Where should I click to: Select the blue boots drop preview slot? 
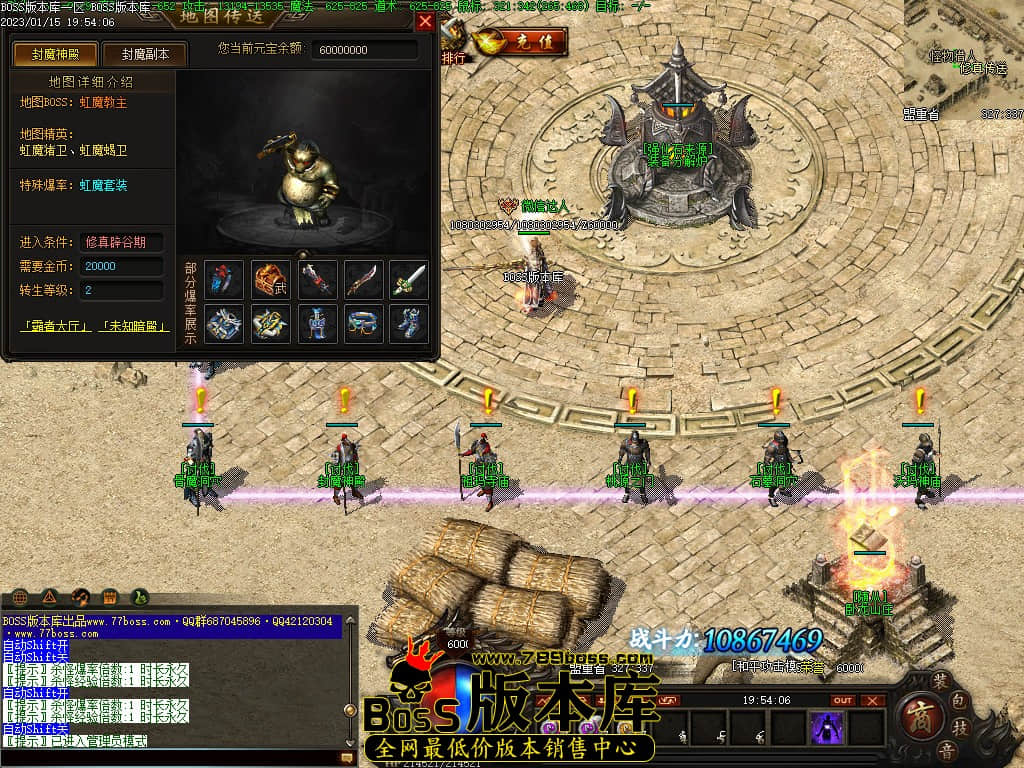409,324
